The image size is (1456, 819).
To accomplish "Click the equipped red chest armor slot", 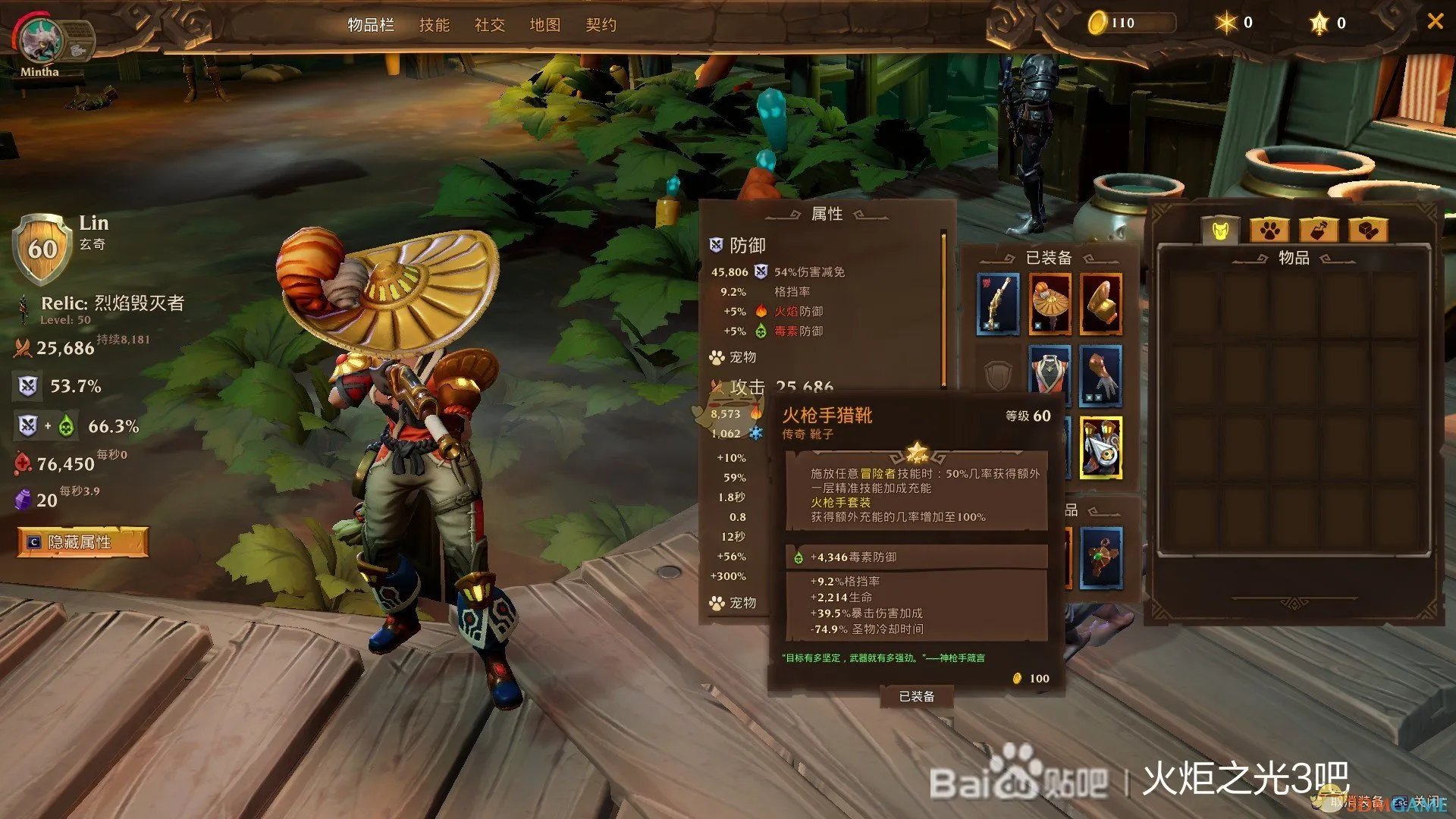I will click(x=1050, y=372).
